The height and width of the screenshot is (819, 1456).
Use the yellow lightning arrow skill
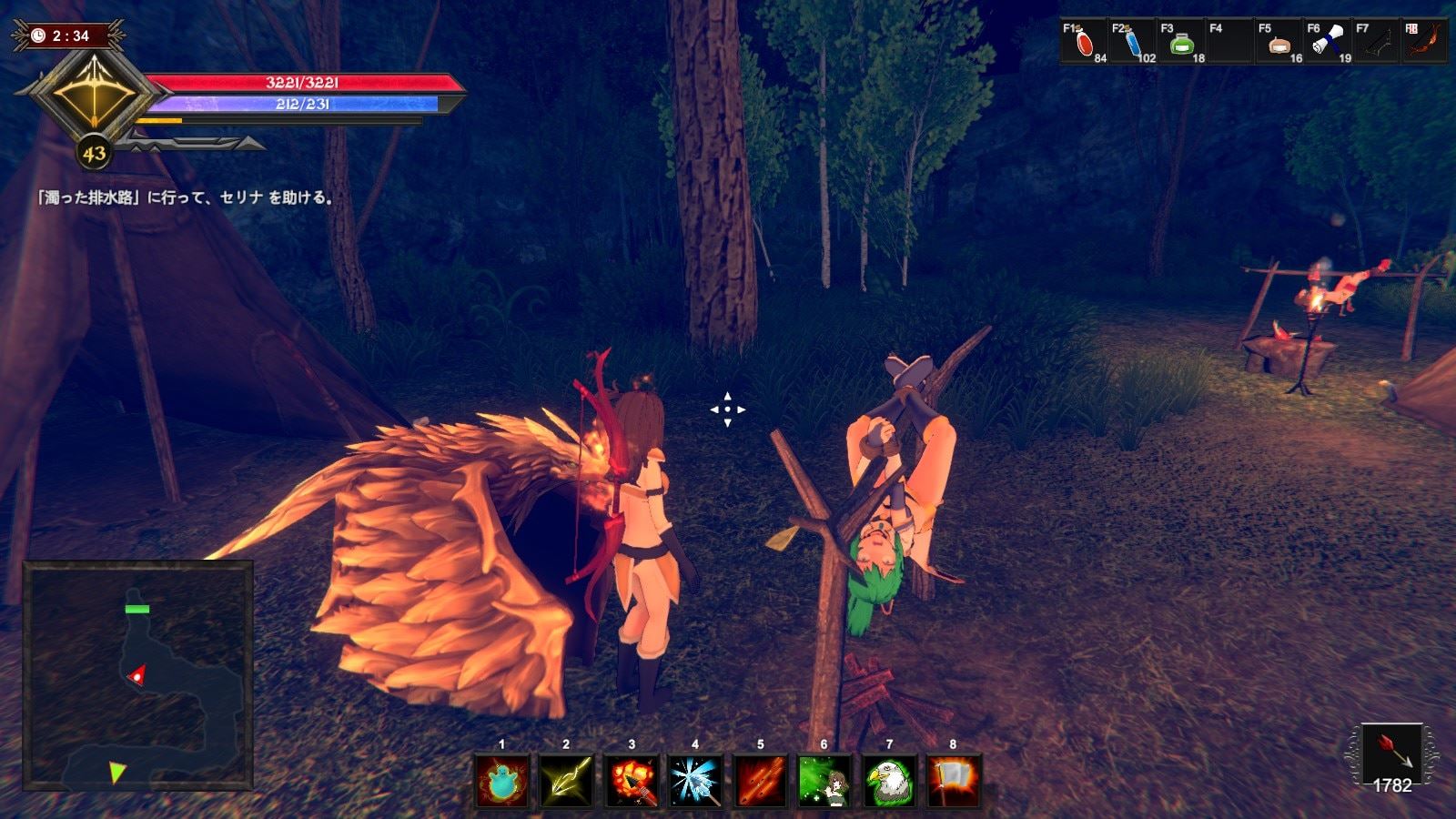click(x=566, y=782)
